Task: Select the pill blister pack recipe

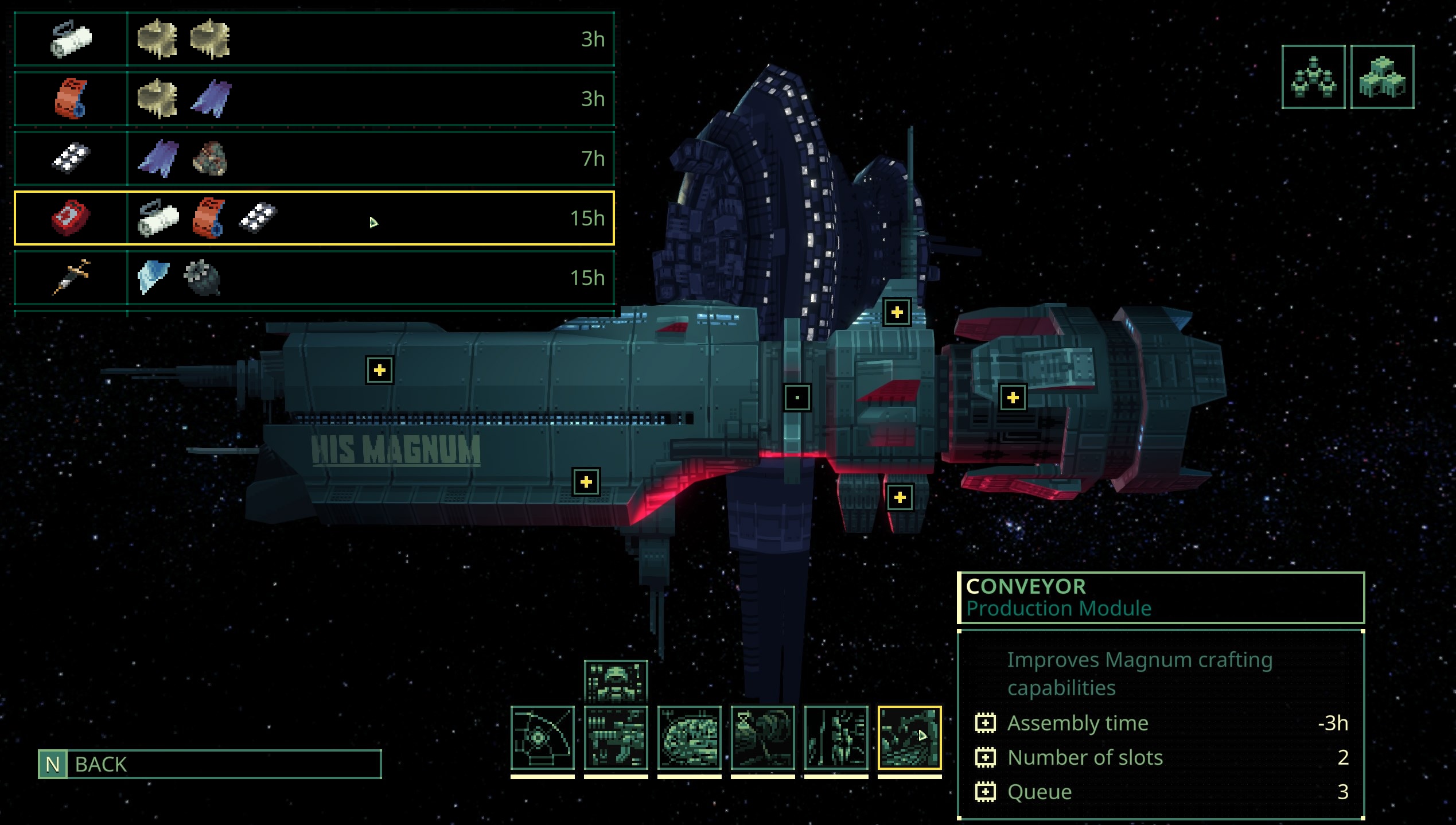Action: pyautogui.click(x=314, y=158)
